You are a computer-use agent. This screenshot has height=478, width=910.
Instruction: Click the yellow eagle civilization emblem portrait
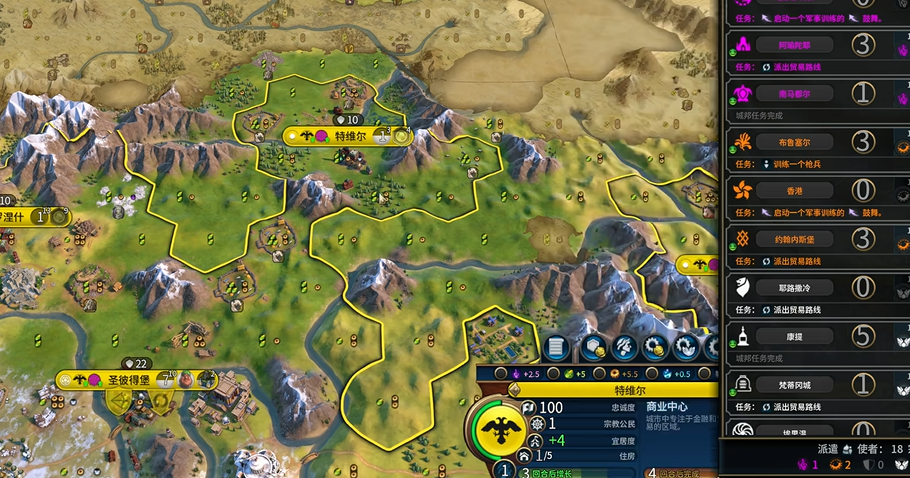click(x=496, y=430)
